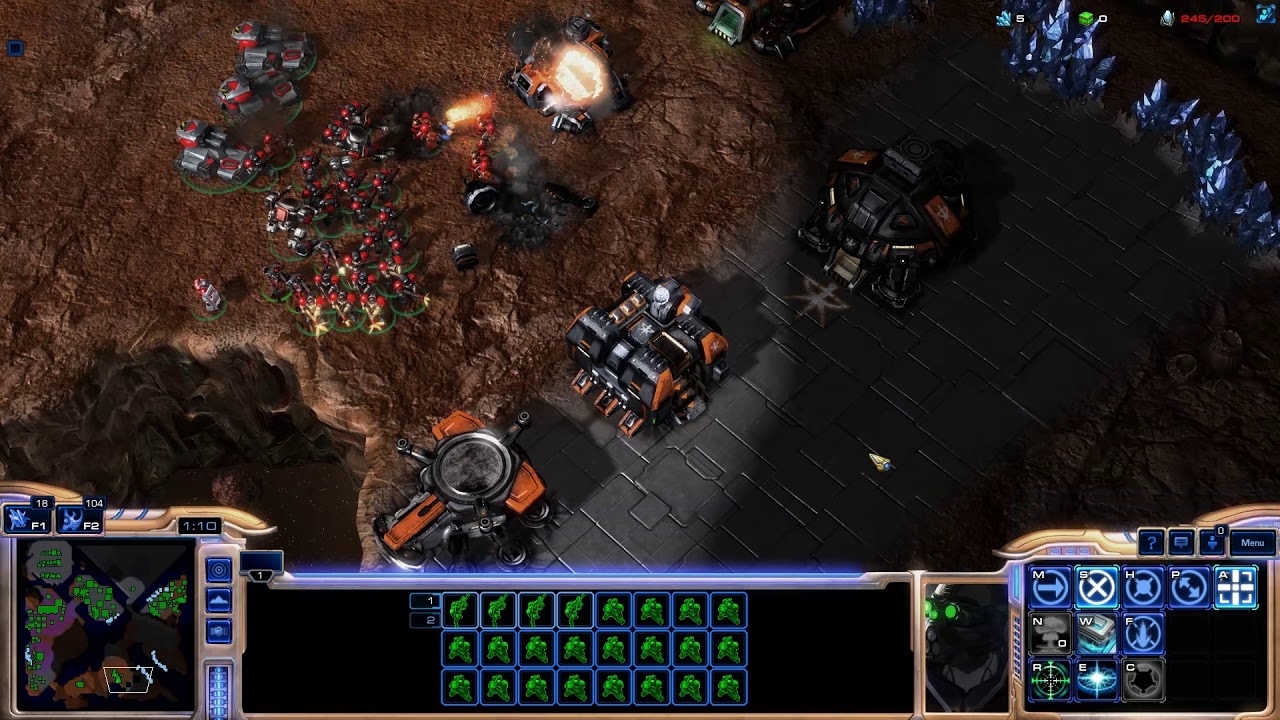This screenshot has height=720, width=1280.
Task: Click the idle worker icon near the Menu
Action: pos(1213,545)
